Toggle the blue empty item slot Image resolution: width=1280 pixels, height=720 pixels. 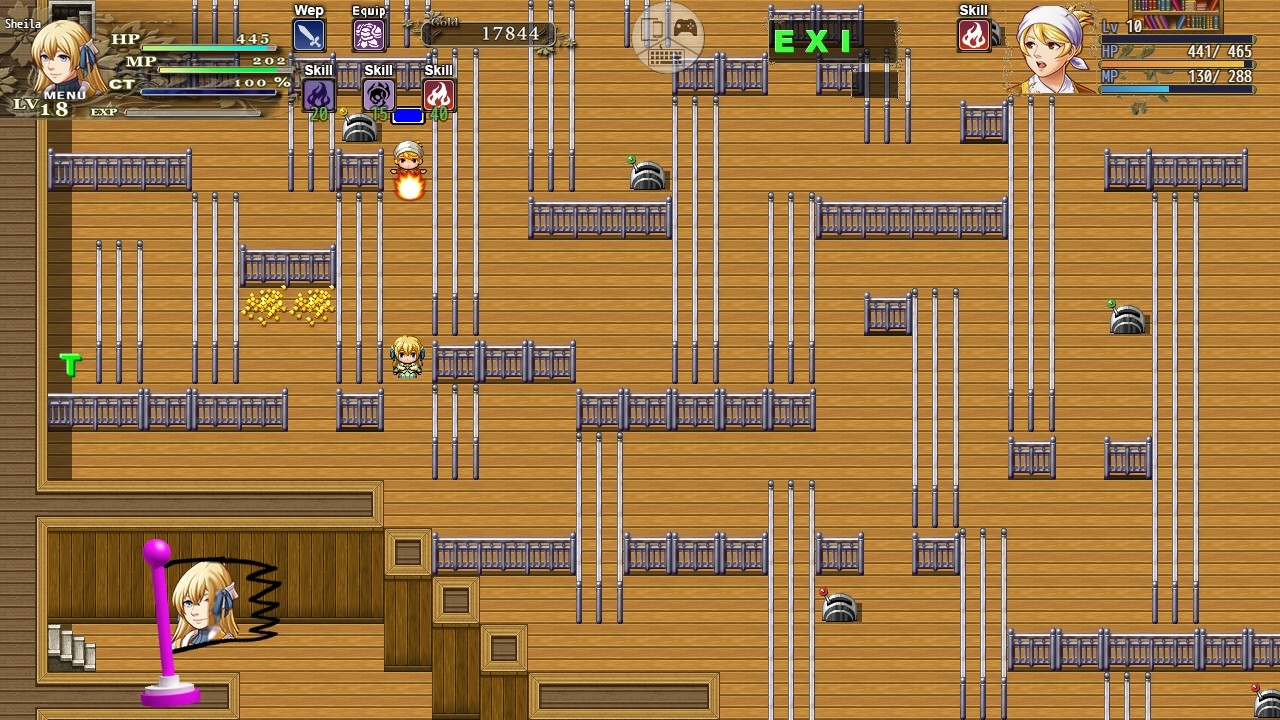pos(408,115)
